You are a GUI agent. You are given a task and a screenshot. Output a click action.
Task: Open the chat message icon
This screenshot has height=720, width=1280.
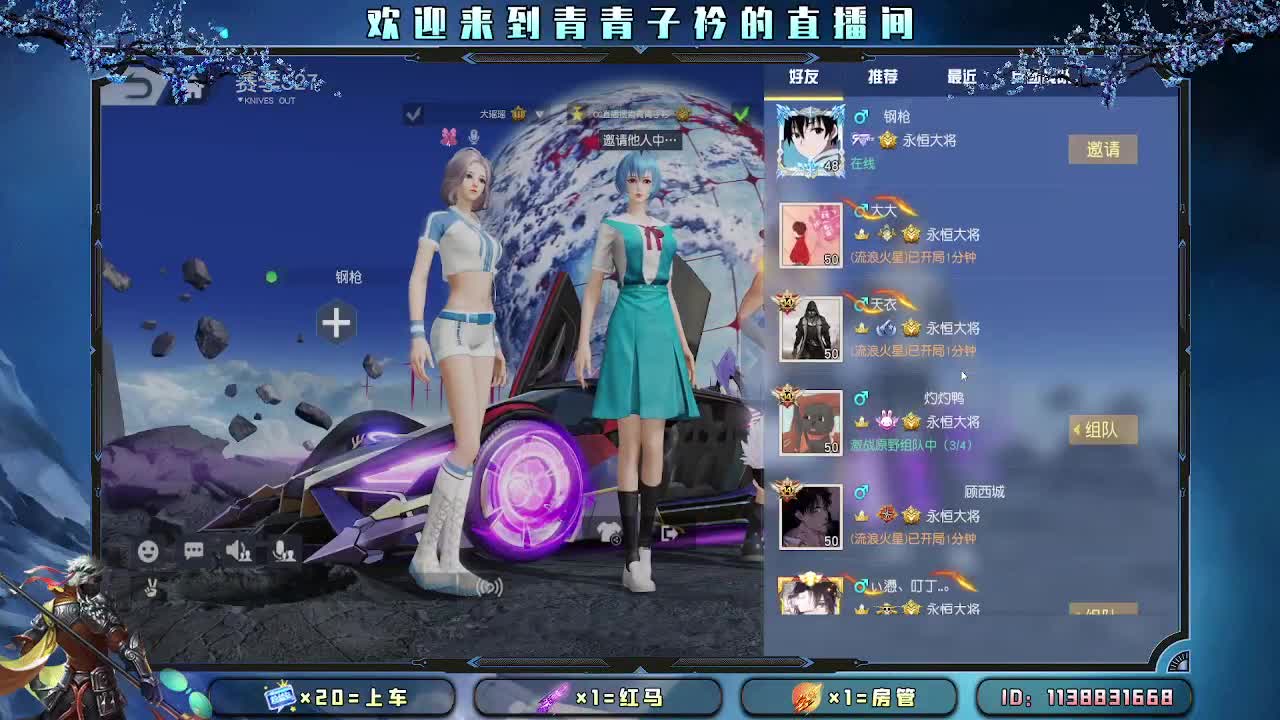point(194,549)
